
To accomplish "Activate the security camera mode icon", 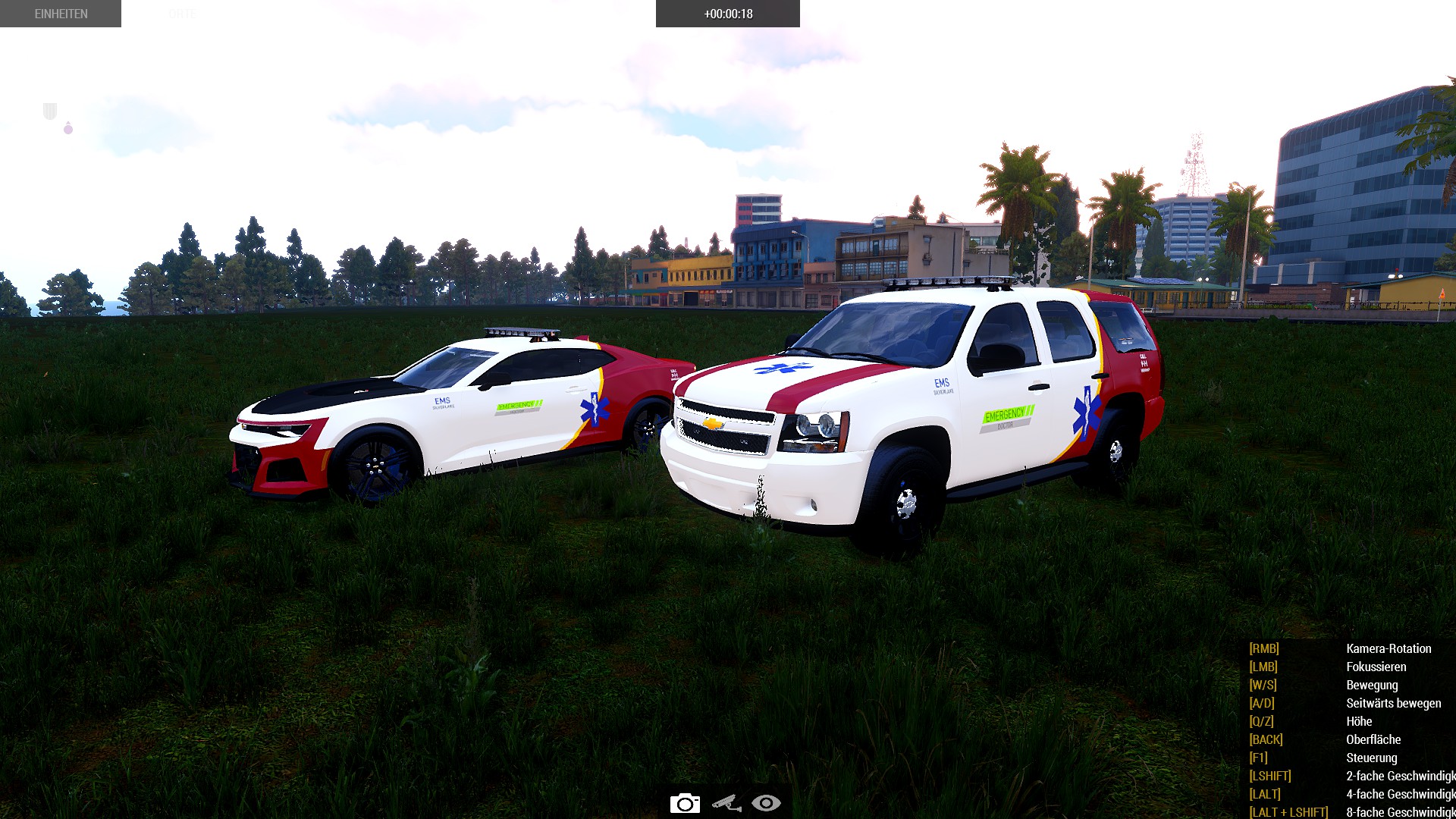I will (726, 803).
